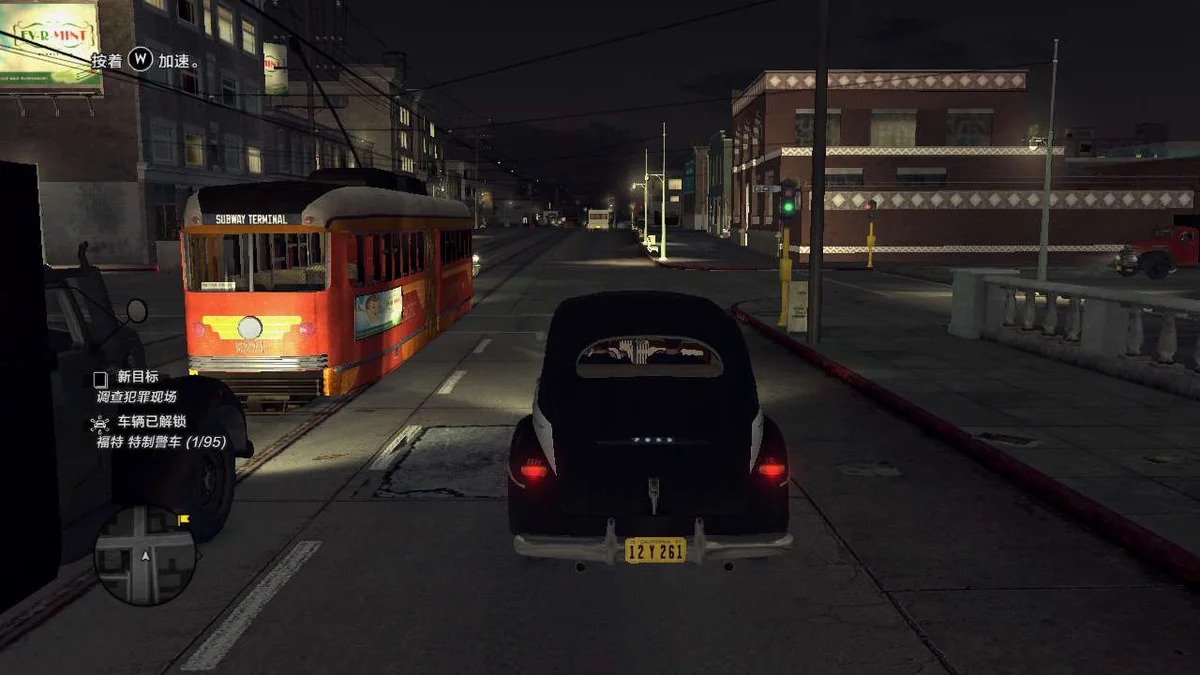The image size is (1200, 675).
Task: Click the yellow flag marker on minimap
Action: (x=183, y=520)
